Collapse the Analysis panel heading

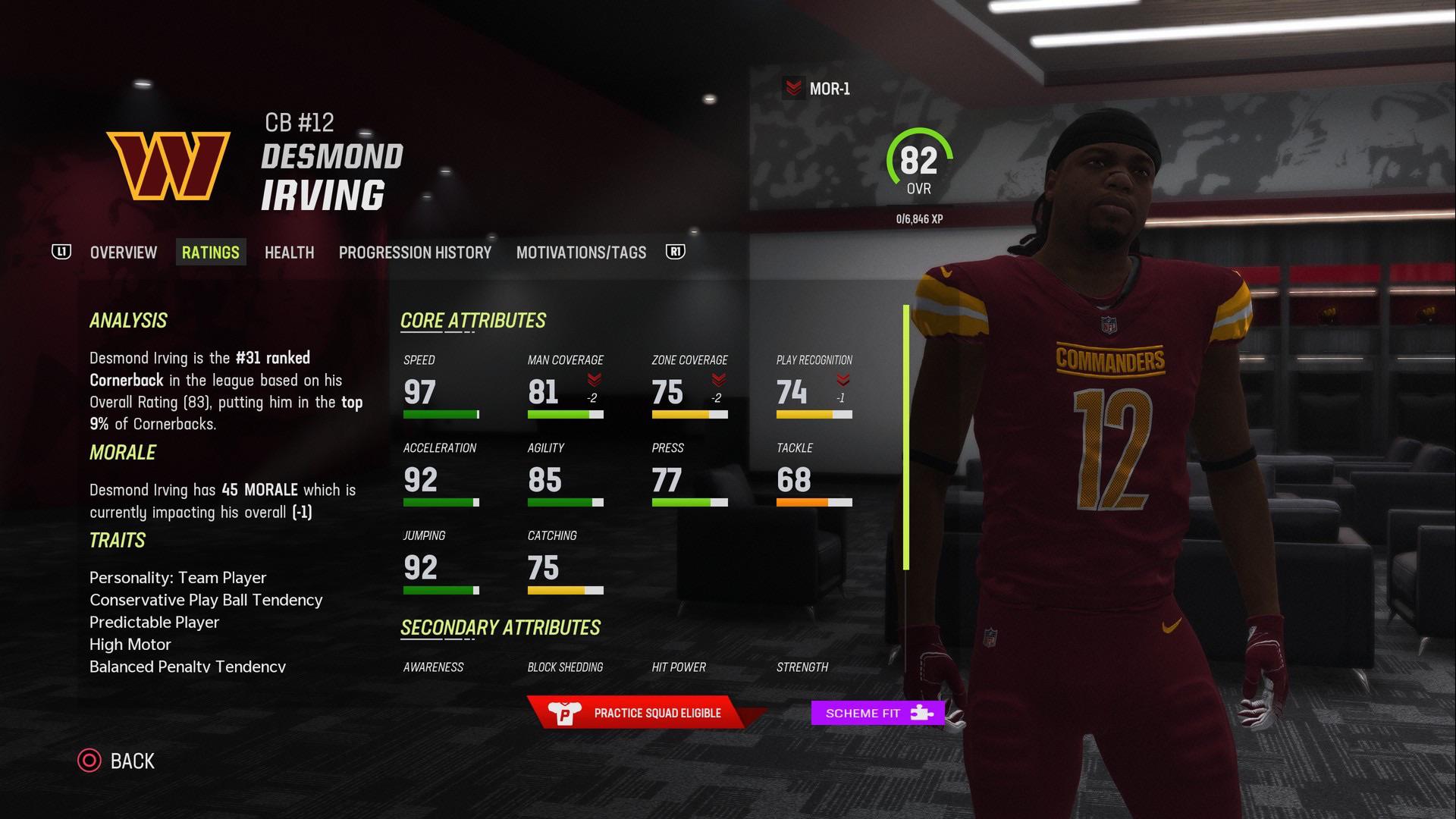[127, 320]
